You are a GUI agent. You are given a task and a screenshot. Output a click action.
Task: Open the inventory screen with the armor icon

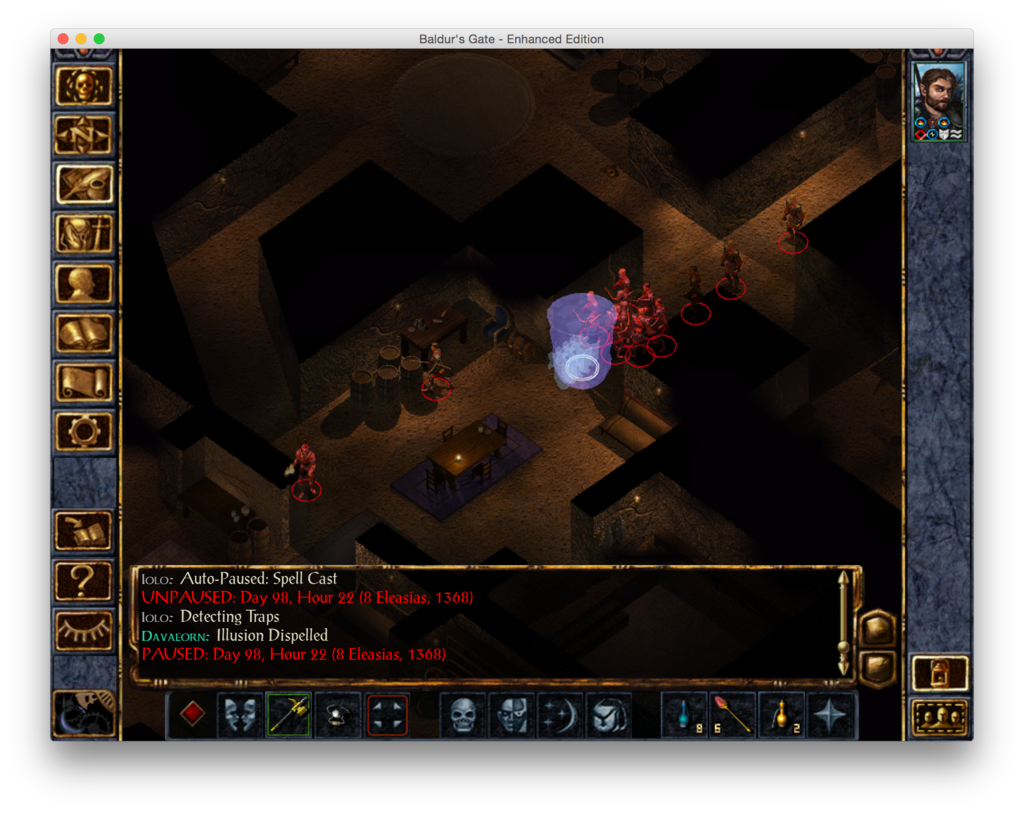coord(85,234)
